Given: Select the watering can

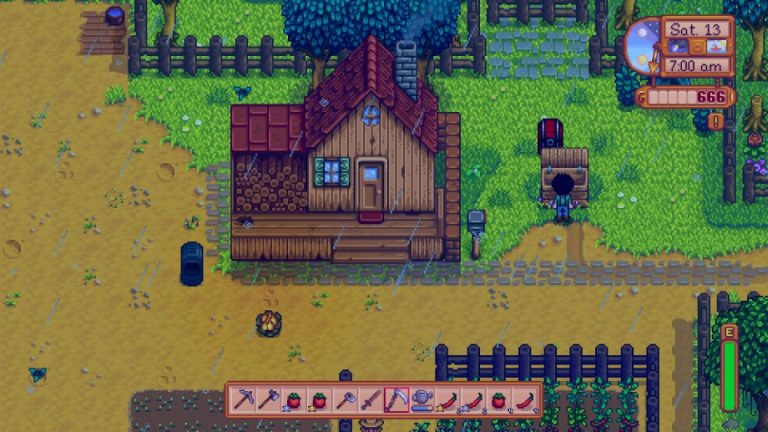Looking at the screenshot, I should click(x=422, y=400).
